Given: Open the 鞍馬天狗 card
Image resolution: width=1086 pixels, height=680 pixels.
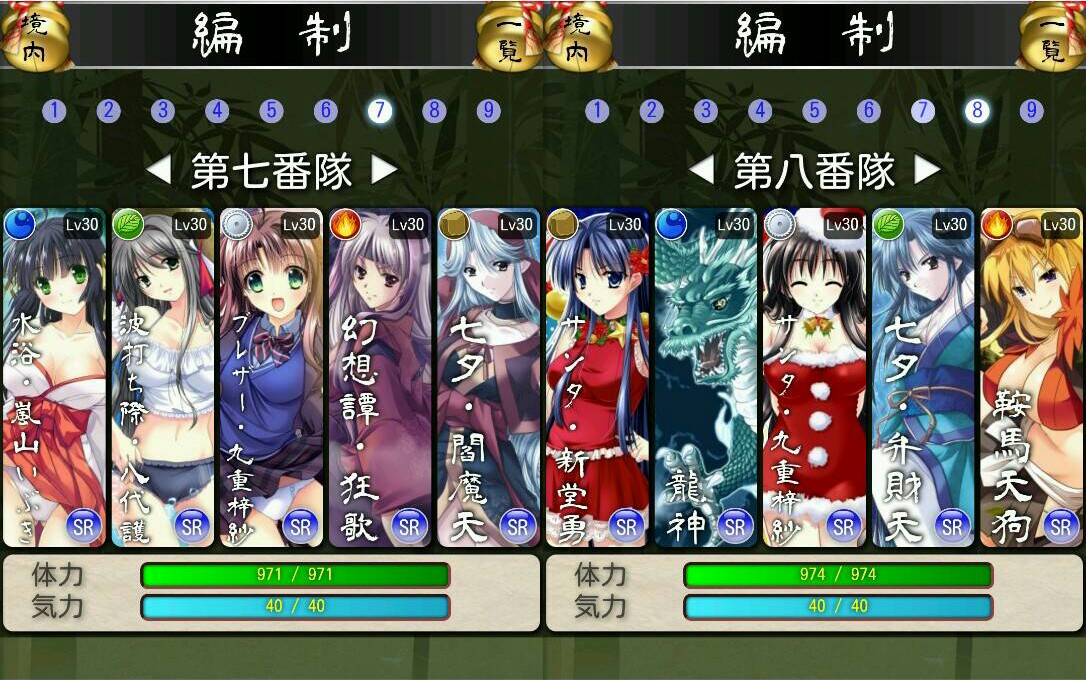Looking at the screenshot, I should point(1031,378).
